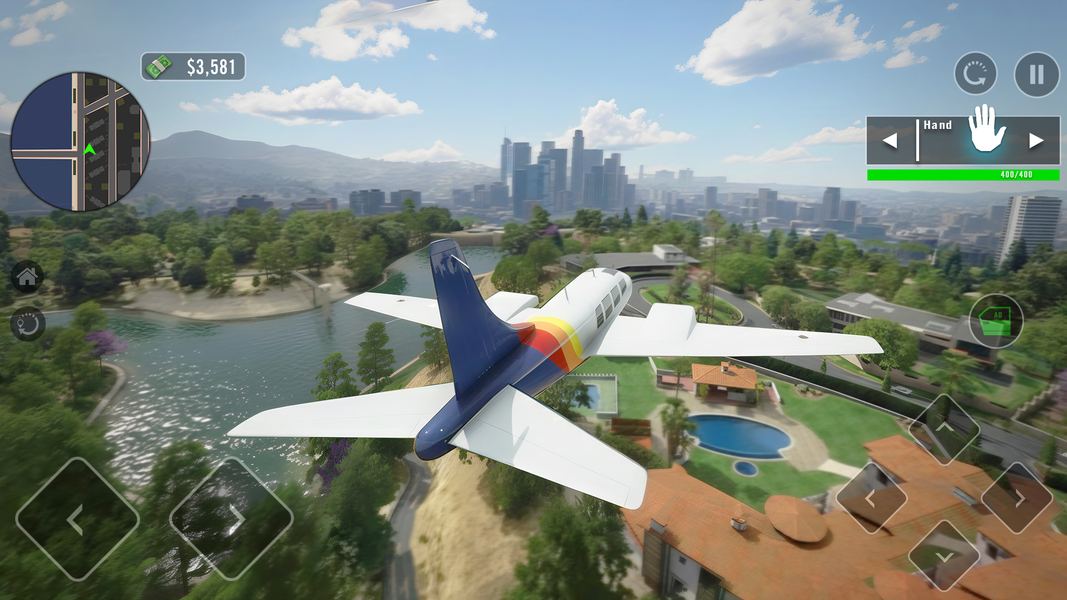1067x600 pixels.
Task: Open the circular minimap
Action: click(x=80, y=141)
